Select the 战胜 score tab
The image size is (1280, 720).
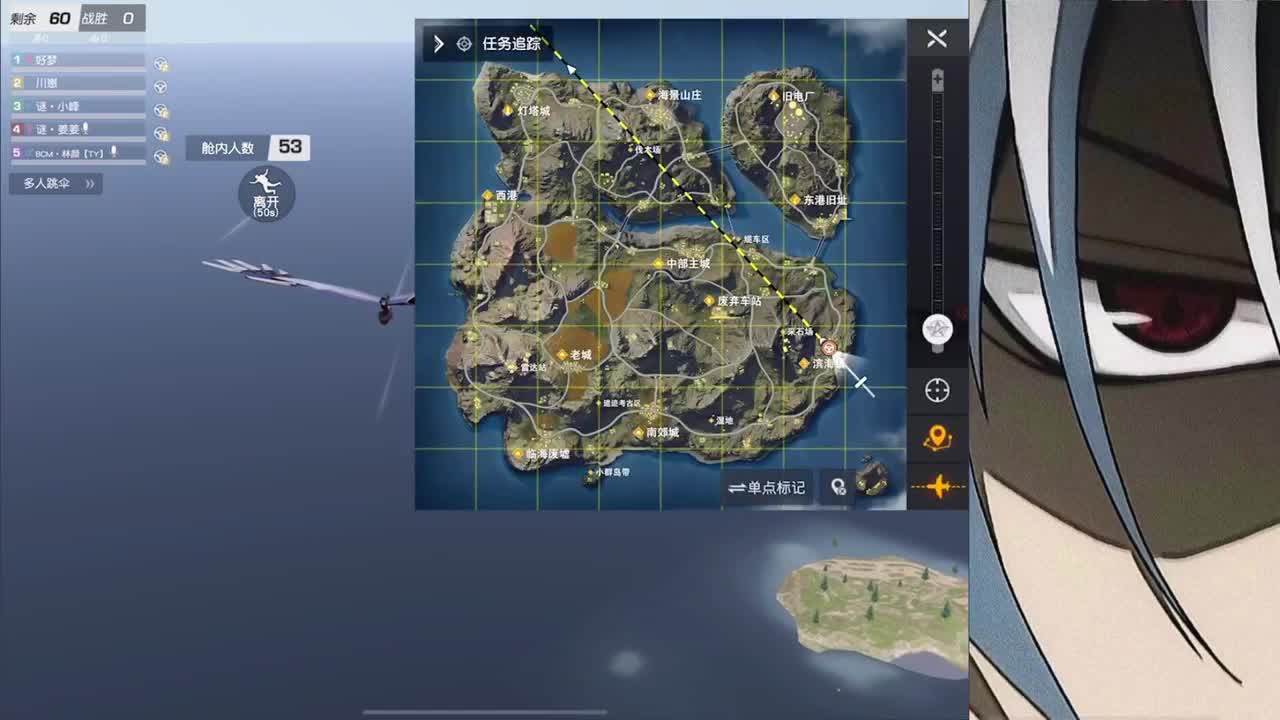[x=113, y=17]
